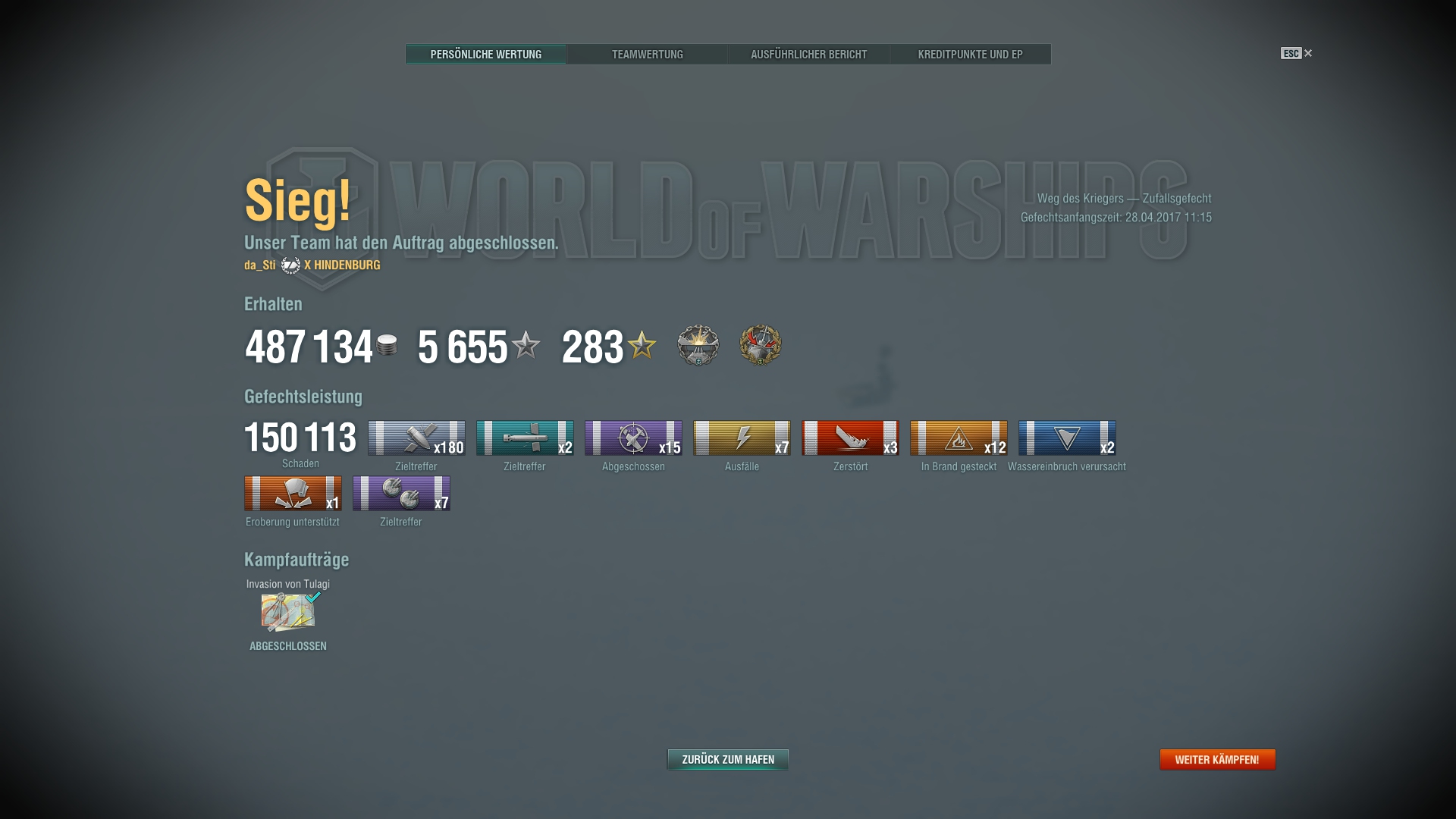Click Zurück zum Hafen

(x=726, y=759)
